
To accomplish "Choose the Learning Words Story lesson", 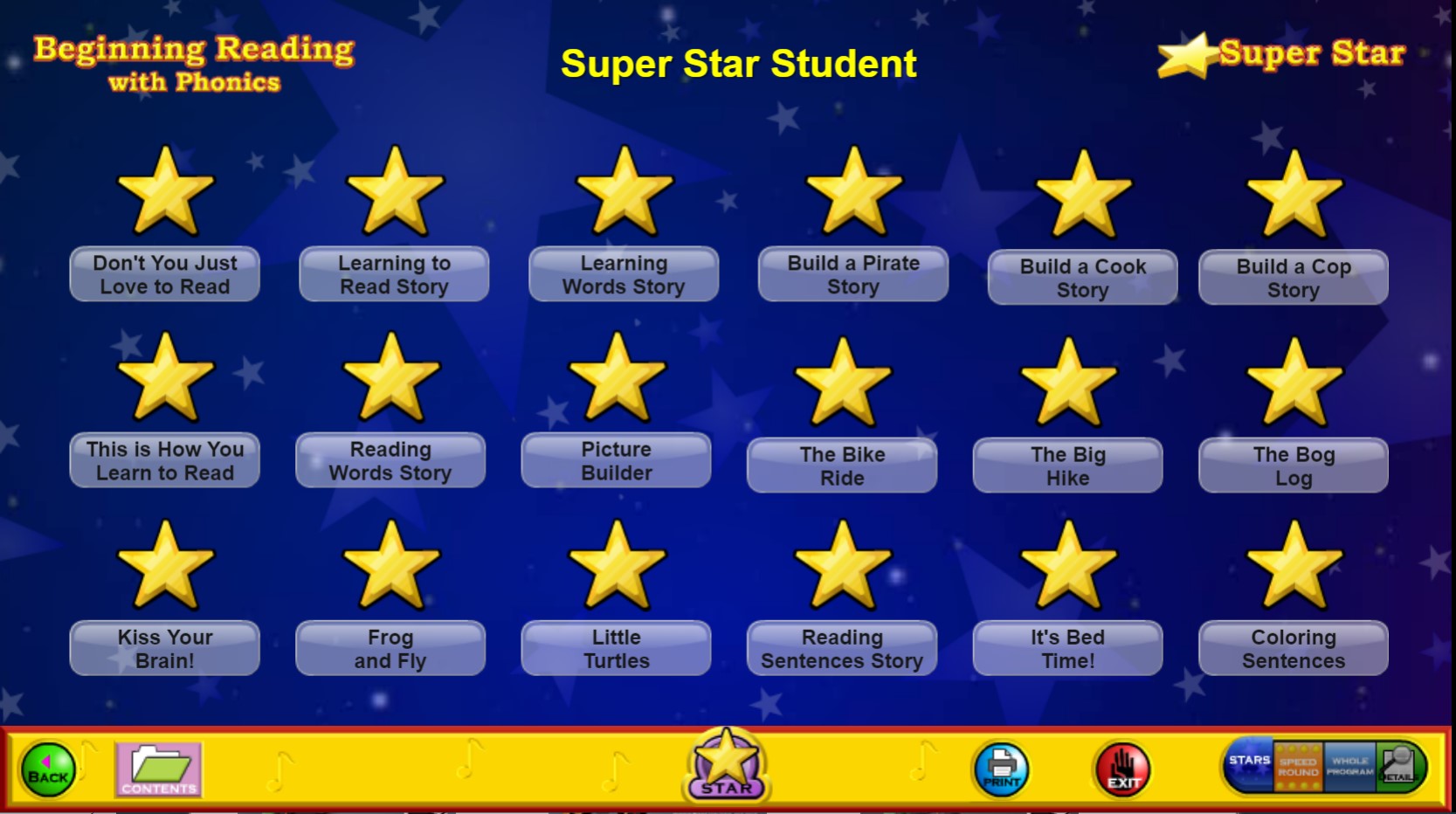I will click(x=624, y=274).
